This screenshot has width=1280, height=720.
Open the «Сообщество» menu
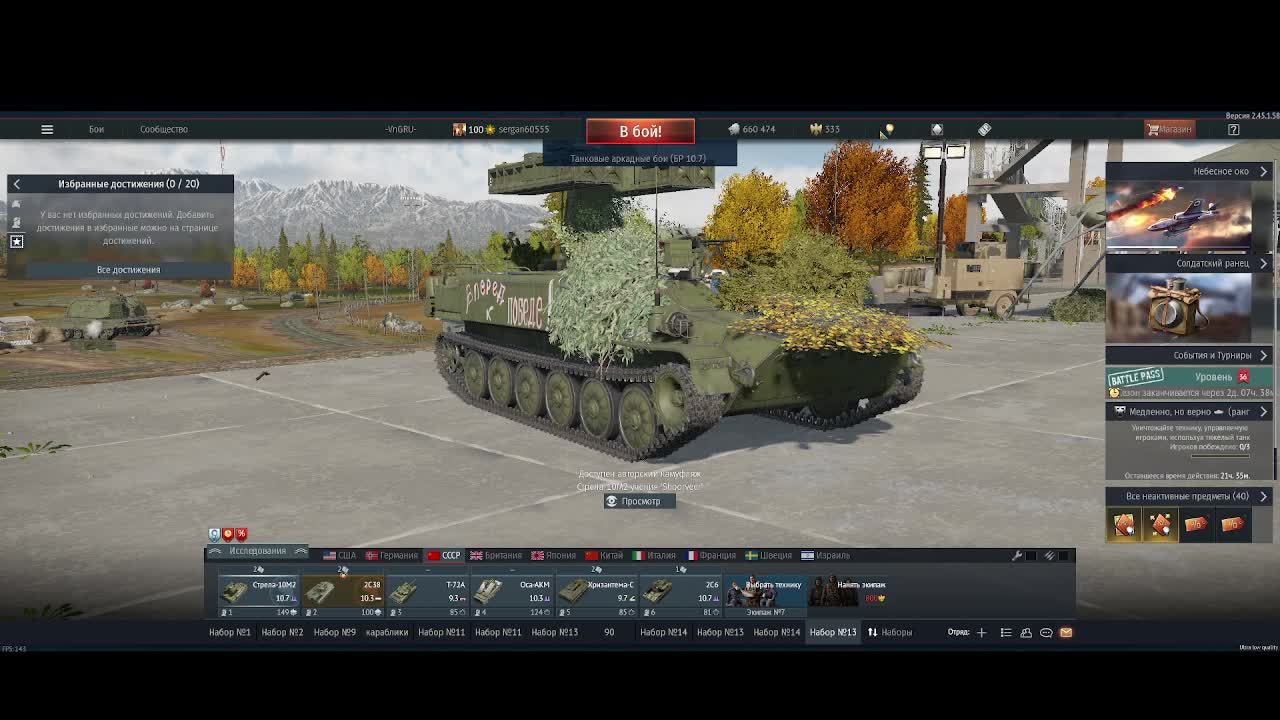(163, 129)
